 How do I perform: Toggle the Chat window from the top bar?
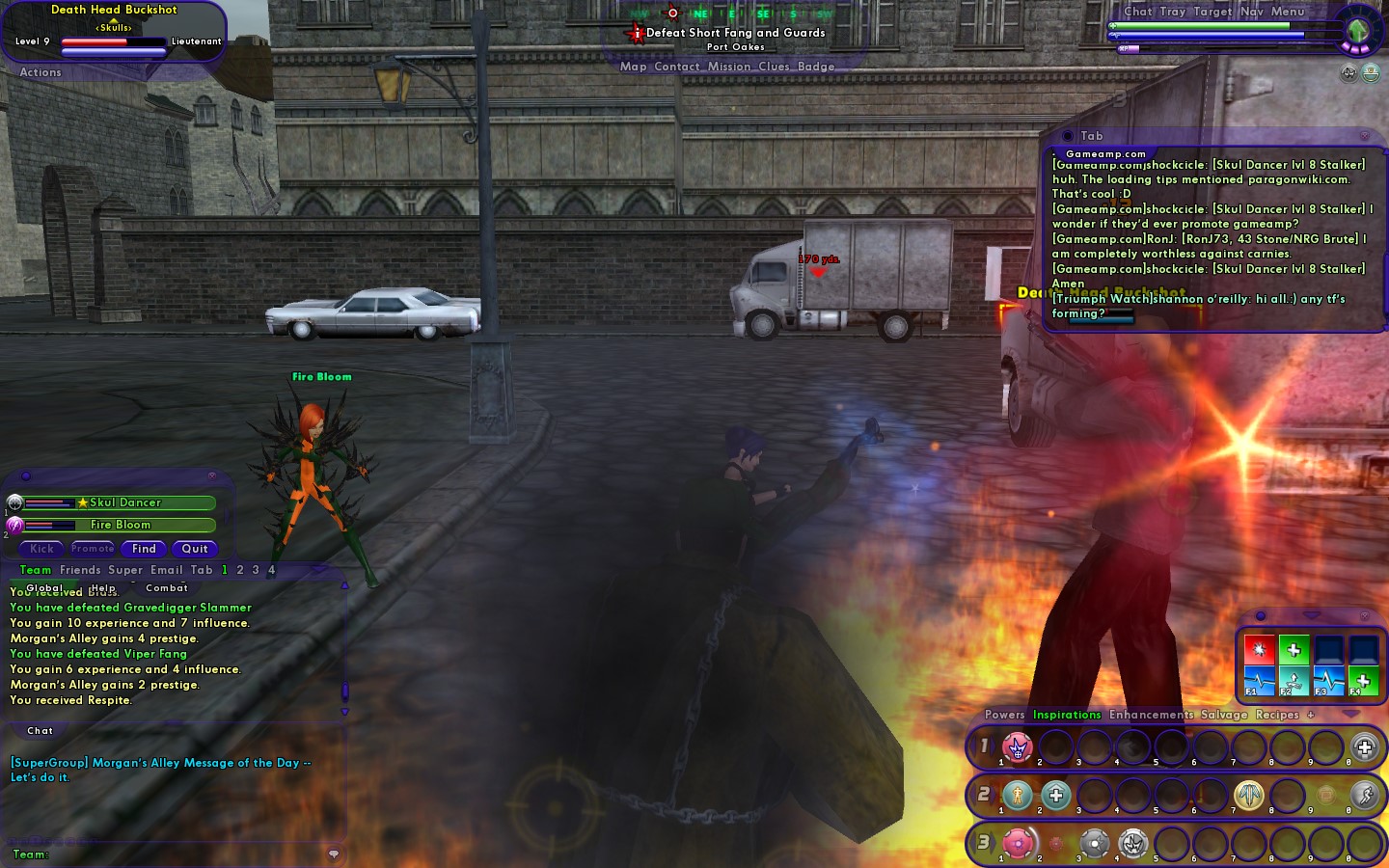(x=1137, y=12)
